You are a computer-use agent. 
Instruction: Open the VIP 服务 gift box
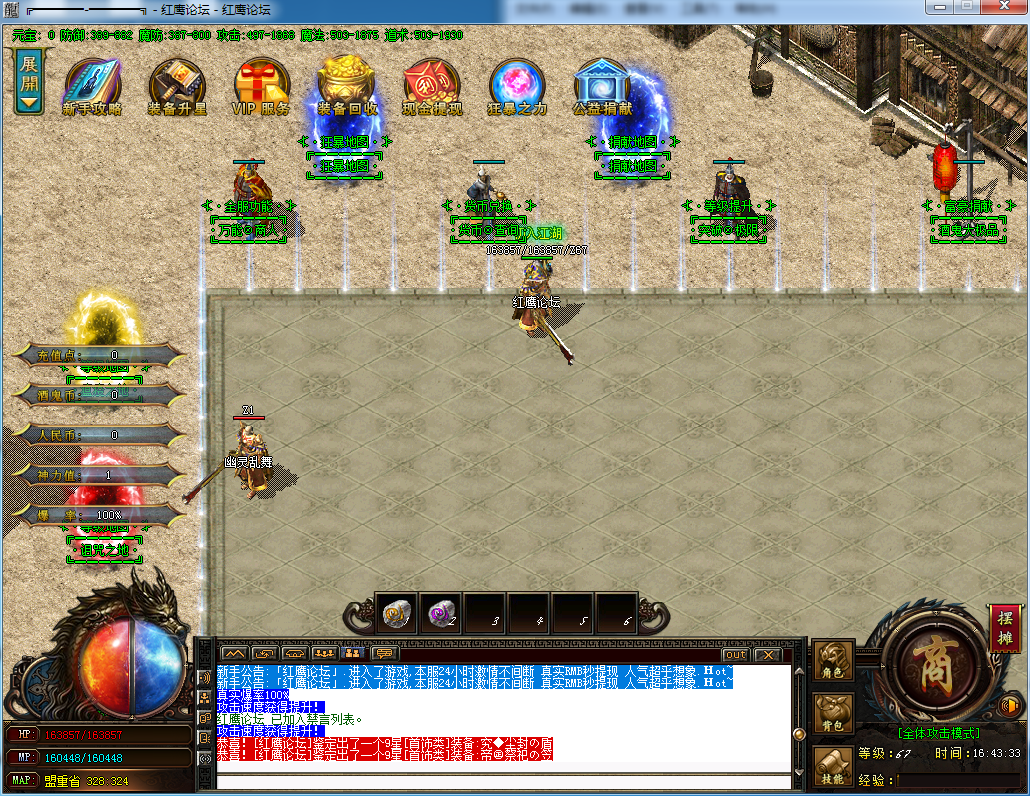pos(262,86)
